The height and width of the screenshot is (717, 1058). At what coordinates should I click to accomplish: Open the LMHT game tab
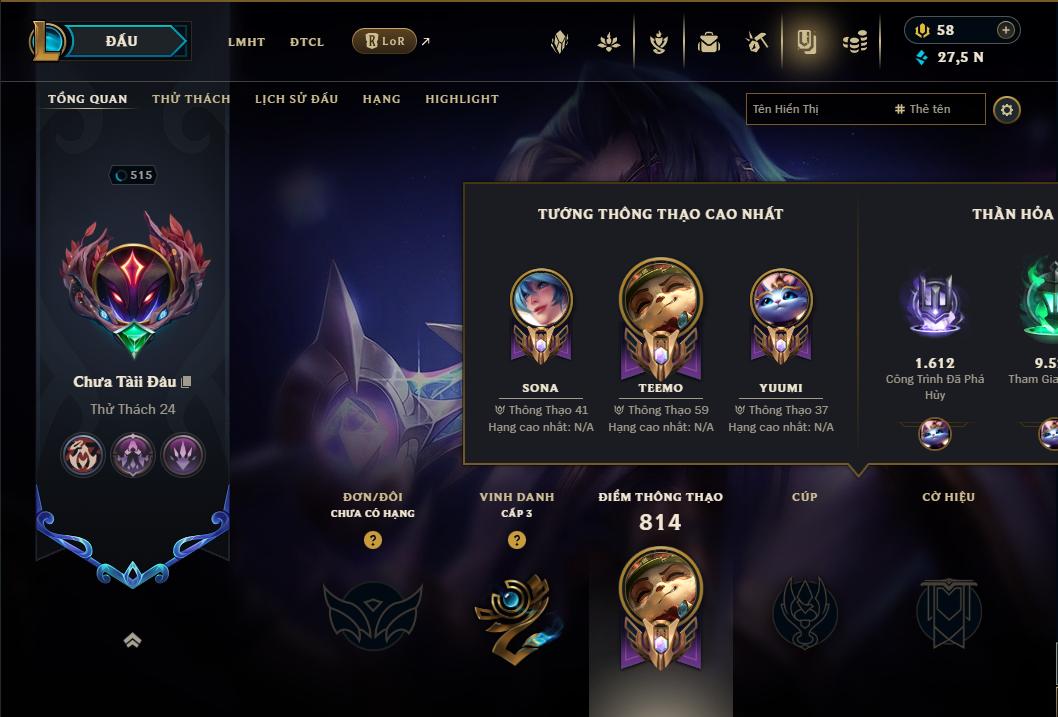coord(246,42)
